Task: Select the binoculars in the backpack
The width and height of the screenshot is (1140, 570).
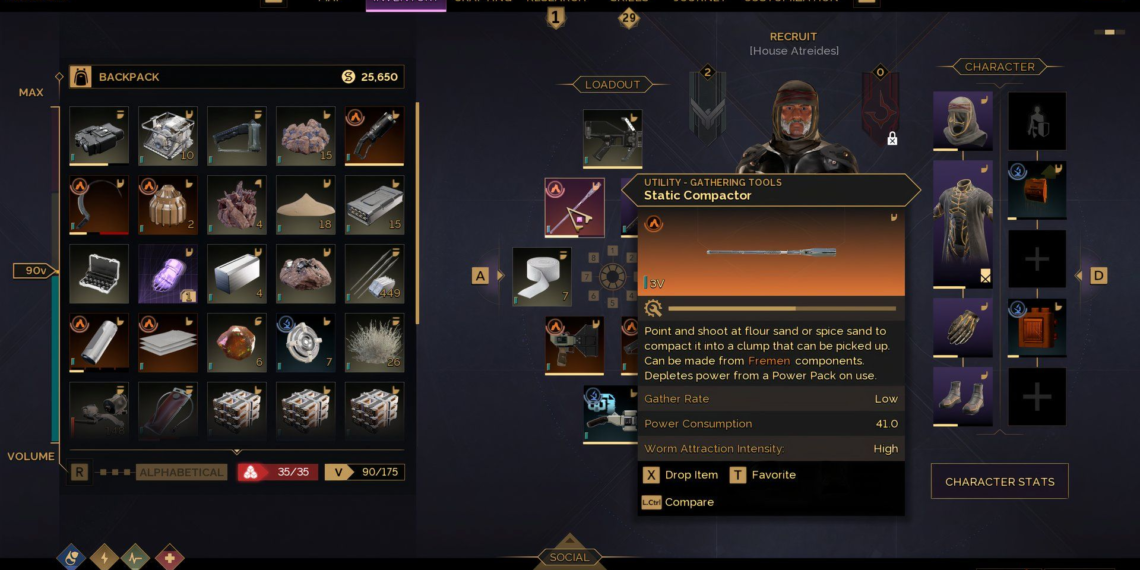Action: pos(99,136)
